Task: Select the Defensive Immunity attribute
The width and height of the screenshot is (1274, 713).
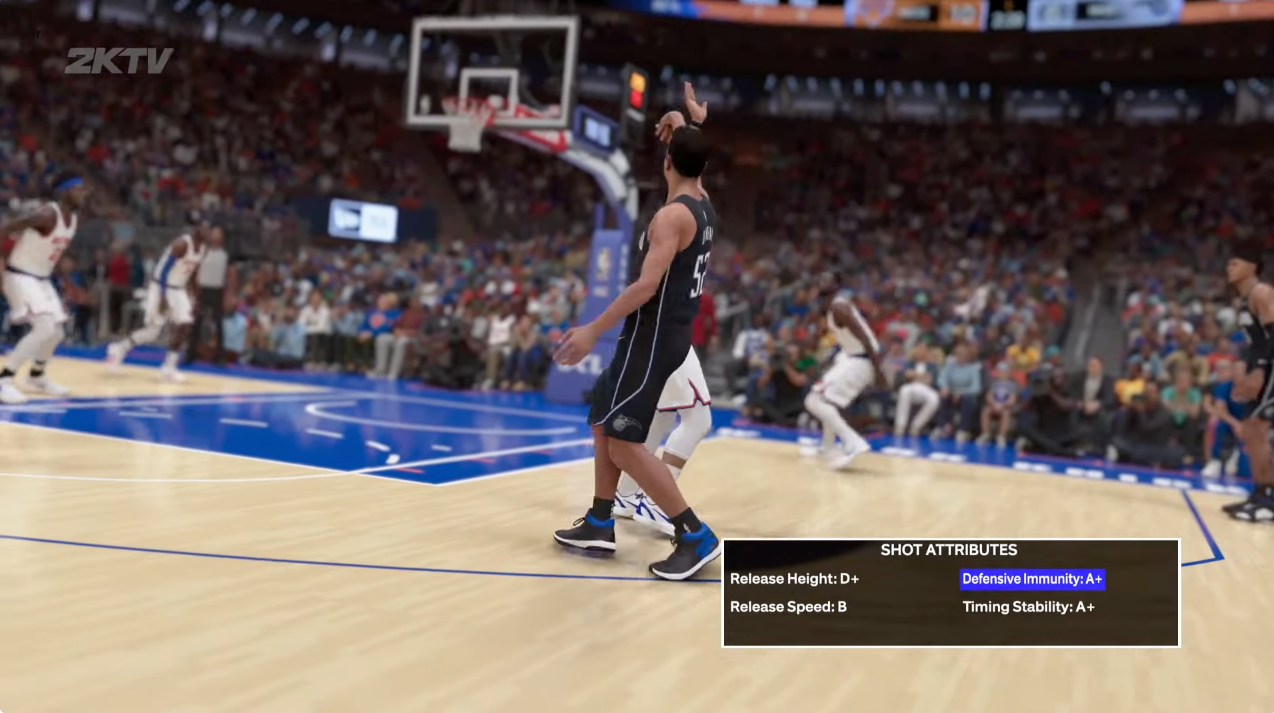Action: pyautogui.click(x=1032, y=579)
